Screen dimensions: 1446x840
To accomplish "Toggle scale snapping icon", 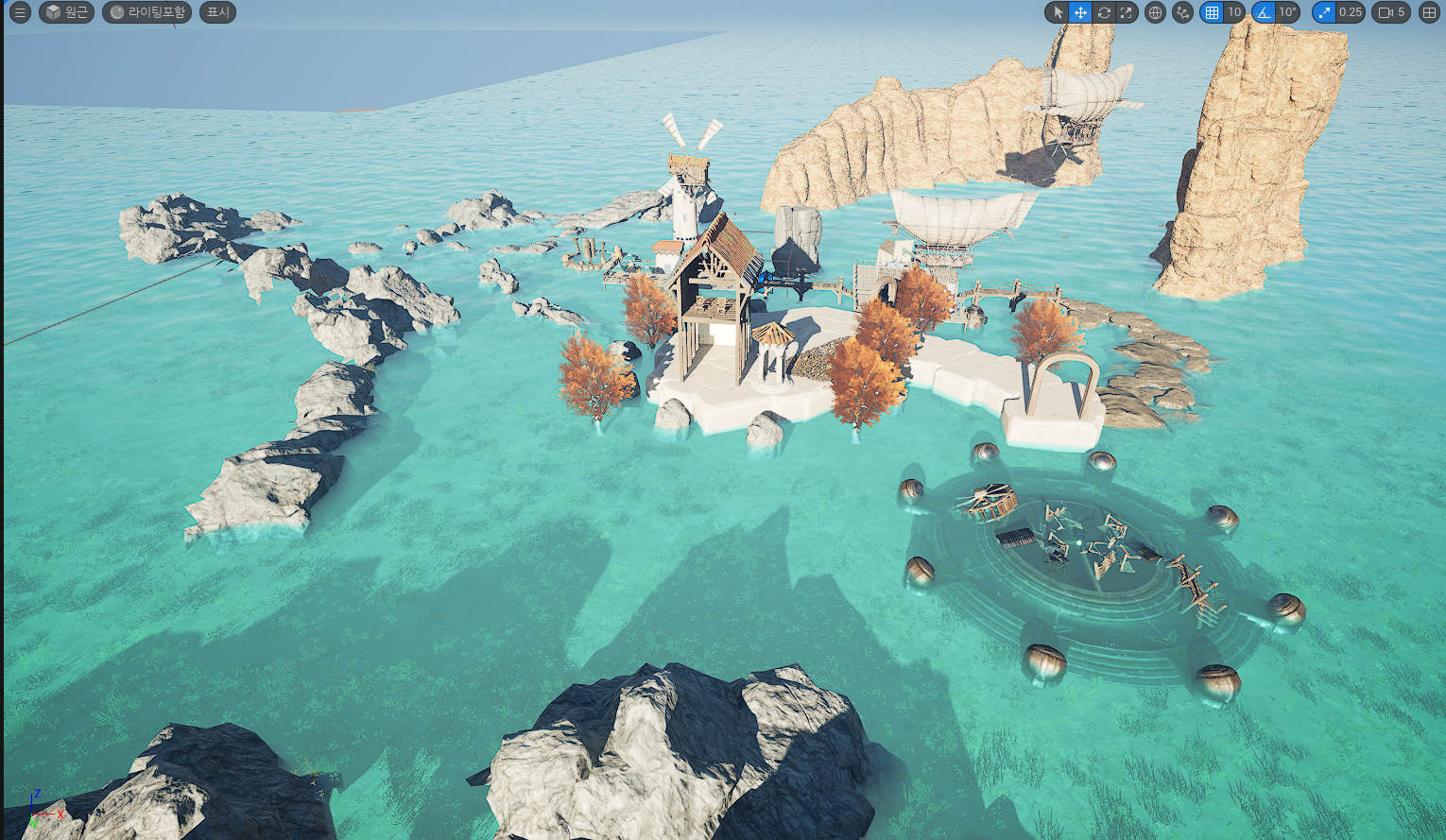I will click(x=1324, y=12).
